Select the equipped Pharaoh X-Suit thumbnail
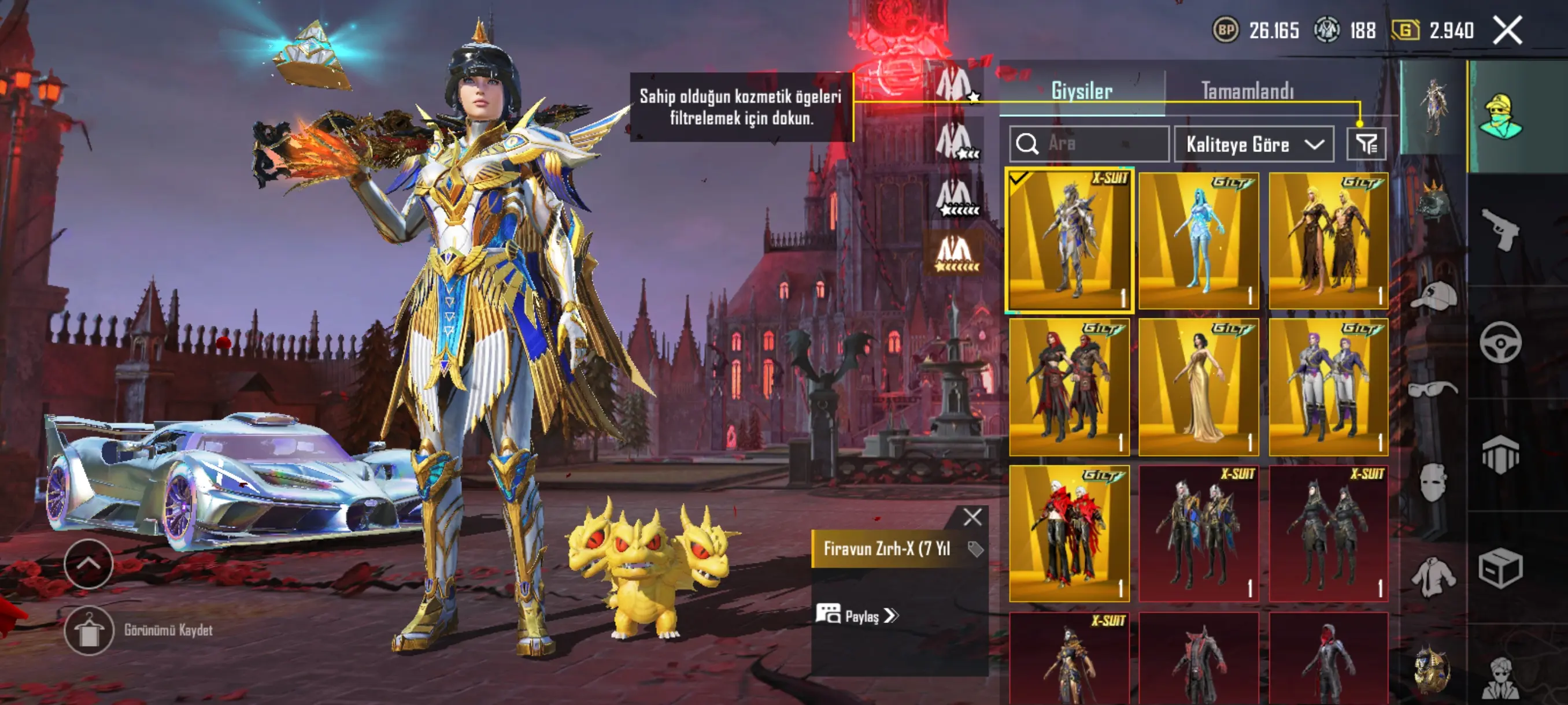Viewport: 1568px width, 705px height. click(x=1069, y=240)
